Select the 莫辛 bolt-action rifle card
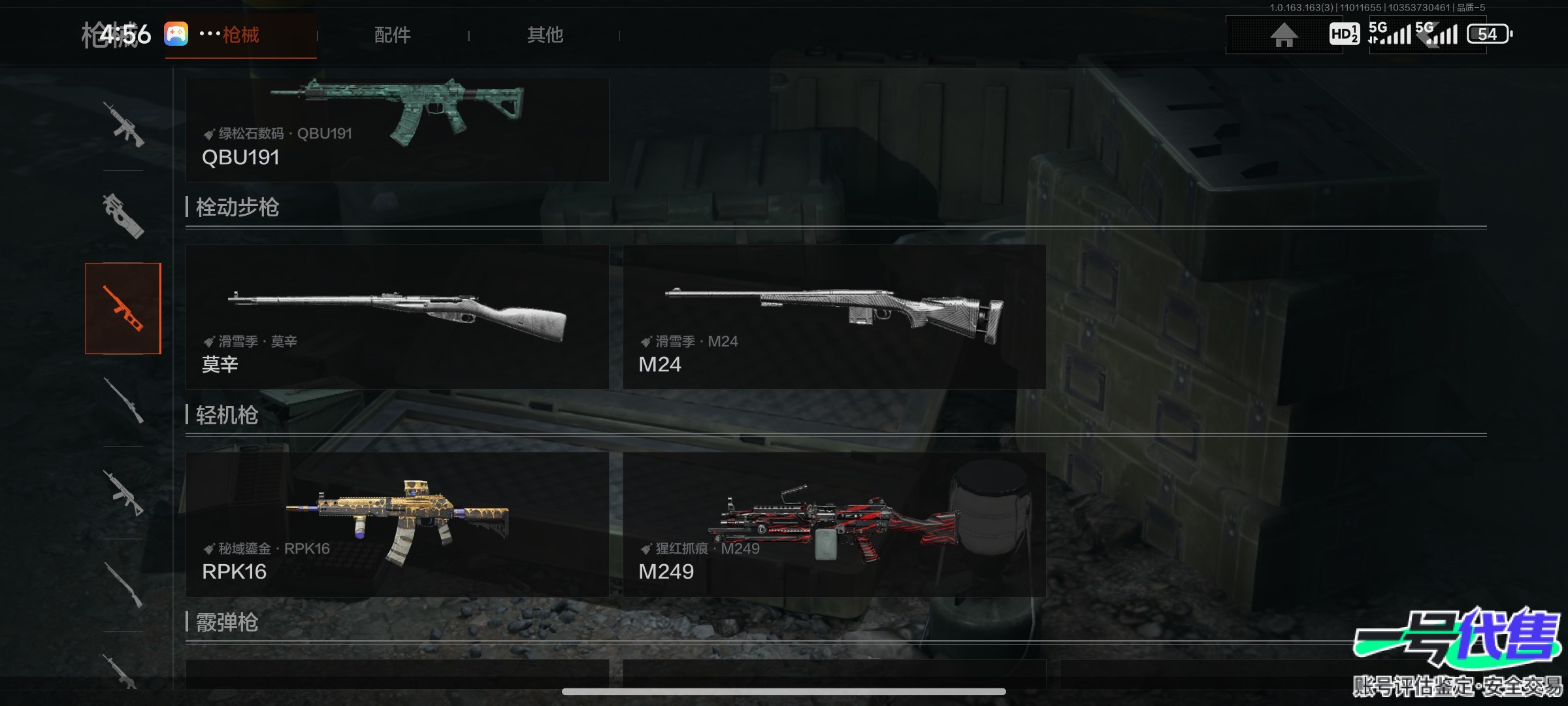 point(397,316)
